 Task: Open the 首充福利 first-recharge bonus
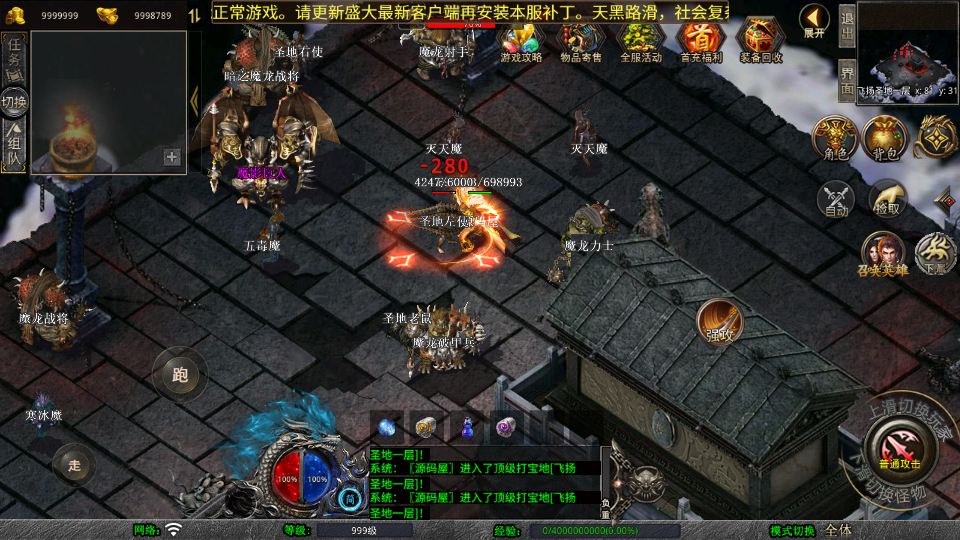click(x=700, y=40)
